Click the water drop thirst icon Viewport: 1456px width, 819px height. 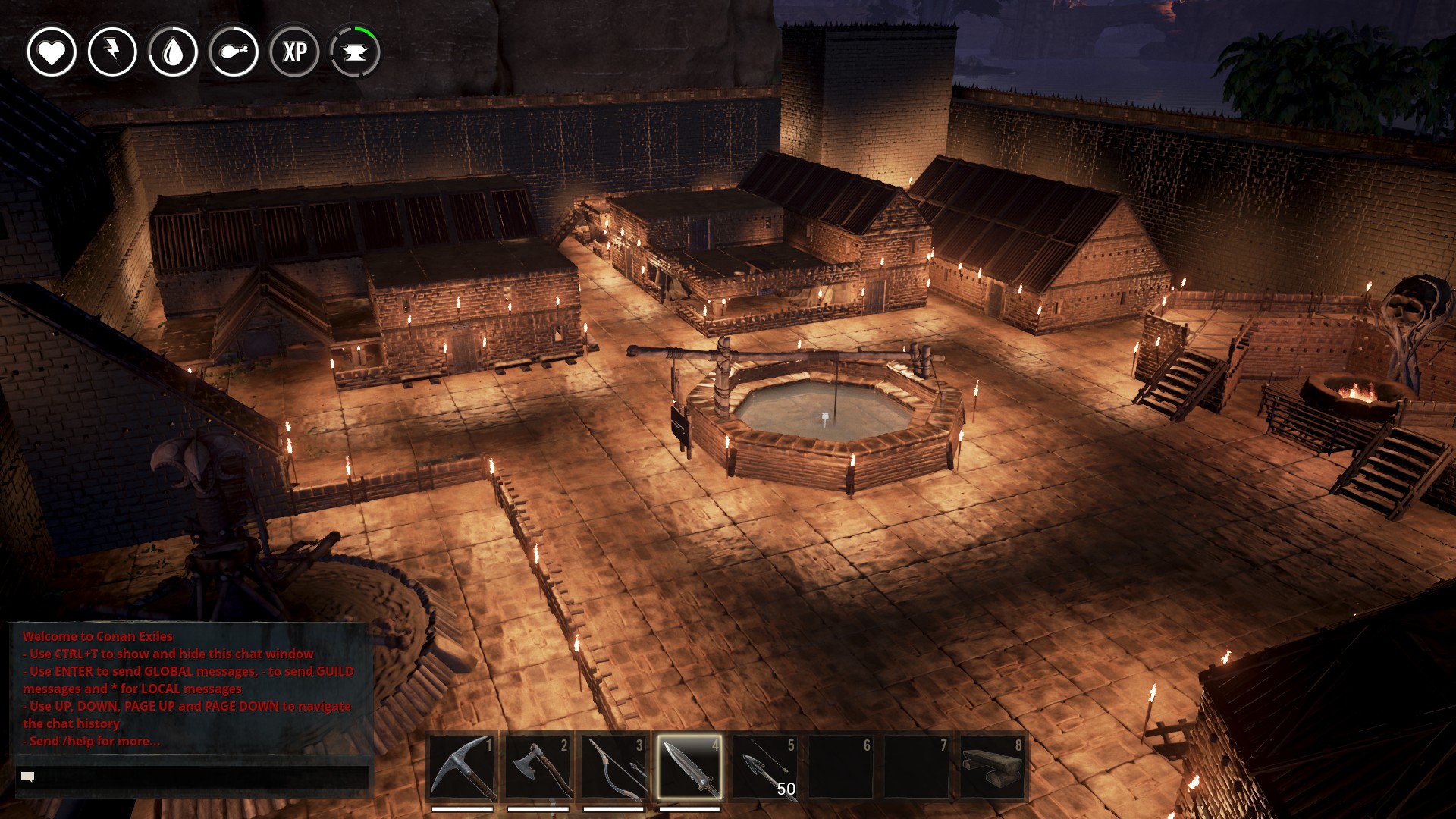point(173,52)
